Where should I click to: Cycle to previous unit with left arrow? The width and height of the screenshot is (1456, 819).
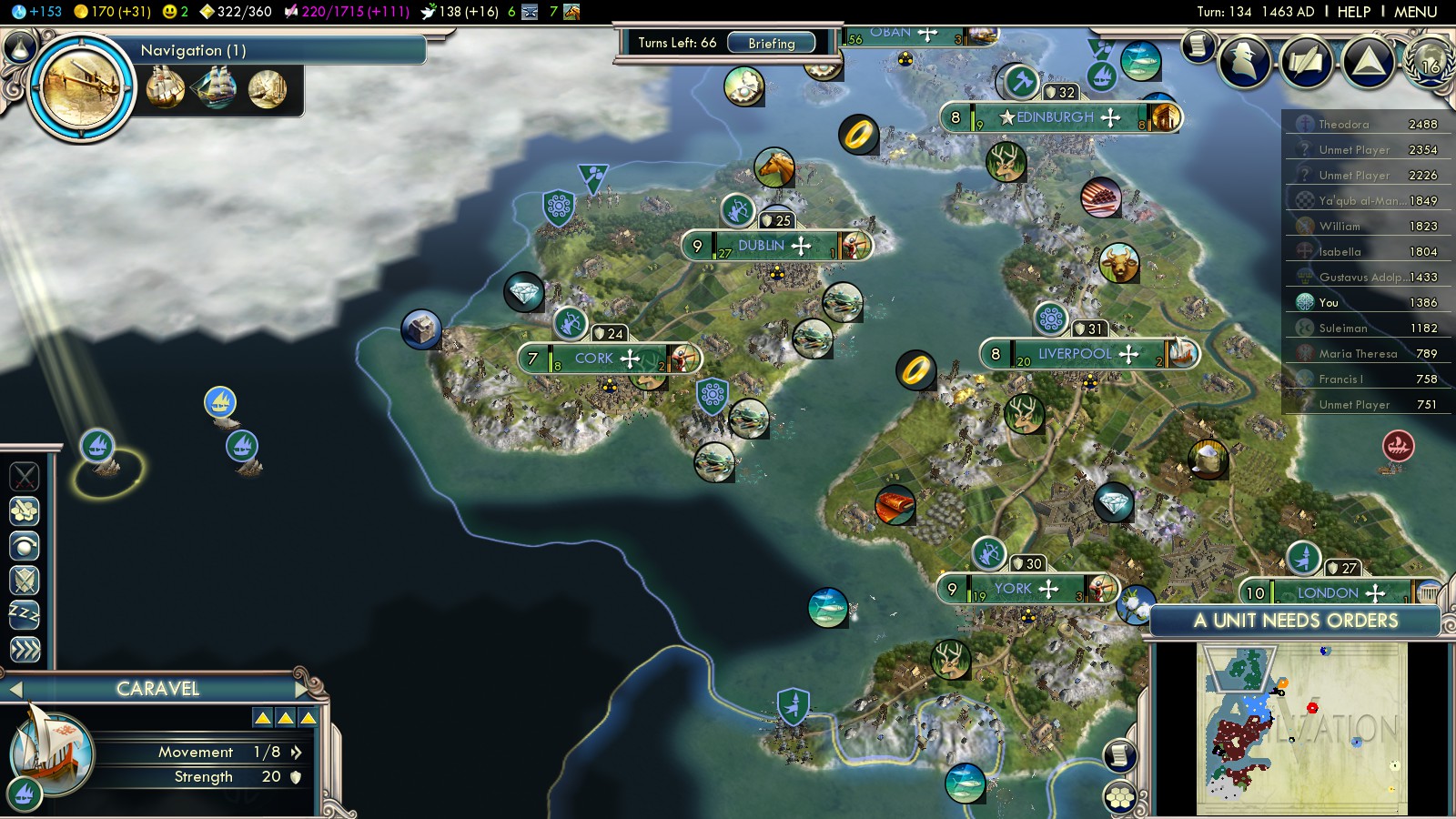pyautogui.click(x=15, y=689)
